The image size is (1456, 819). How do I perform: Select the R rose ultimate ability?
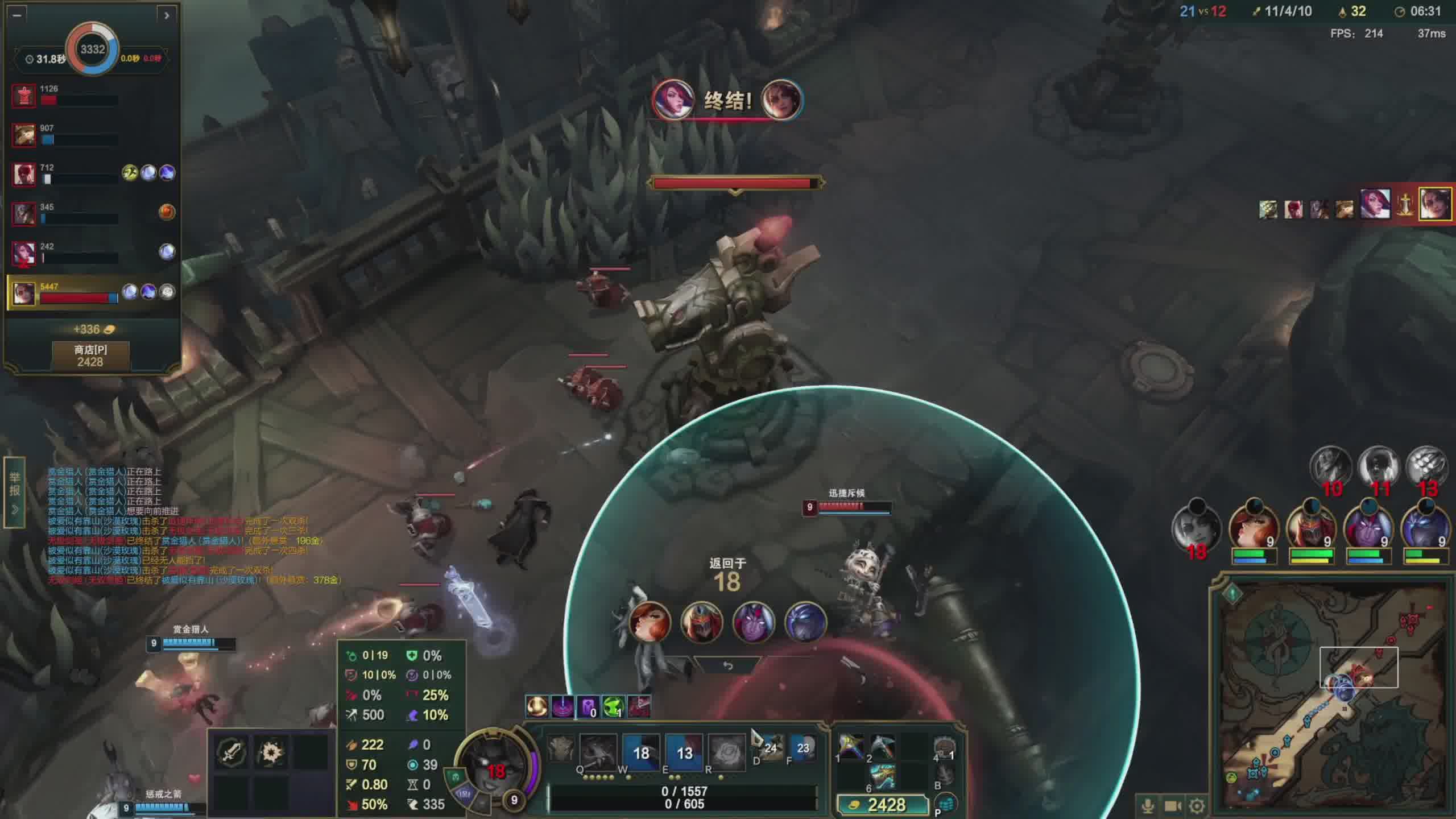coord(726,752)
